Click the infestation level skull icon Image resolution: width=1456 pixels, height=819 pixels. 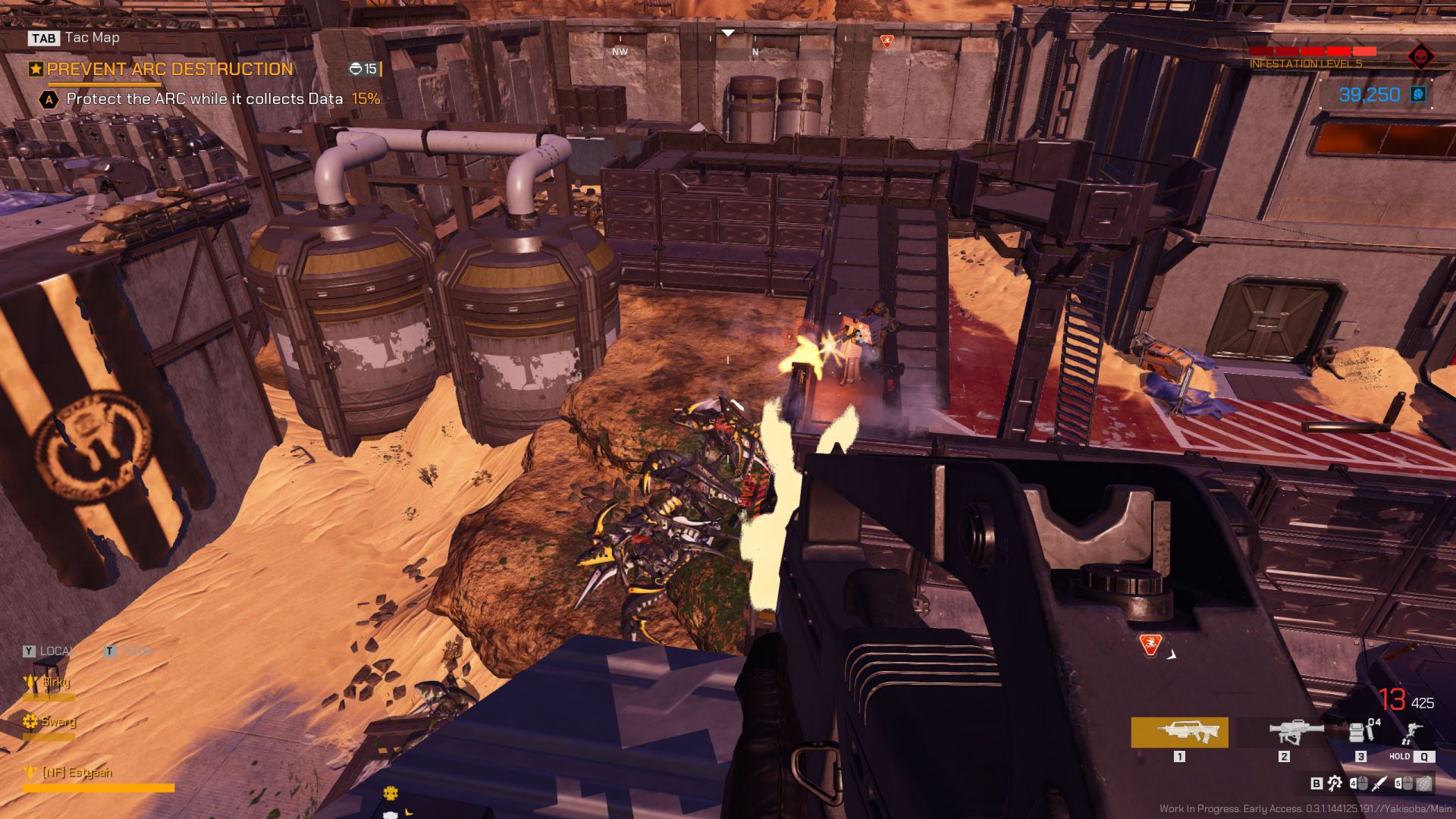click(x=1420, y=56)
